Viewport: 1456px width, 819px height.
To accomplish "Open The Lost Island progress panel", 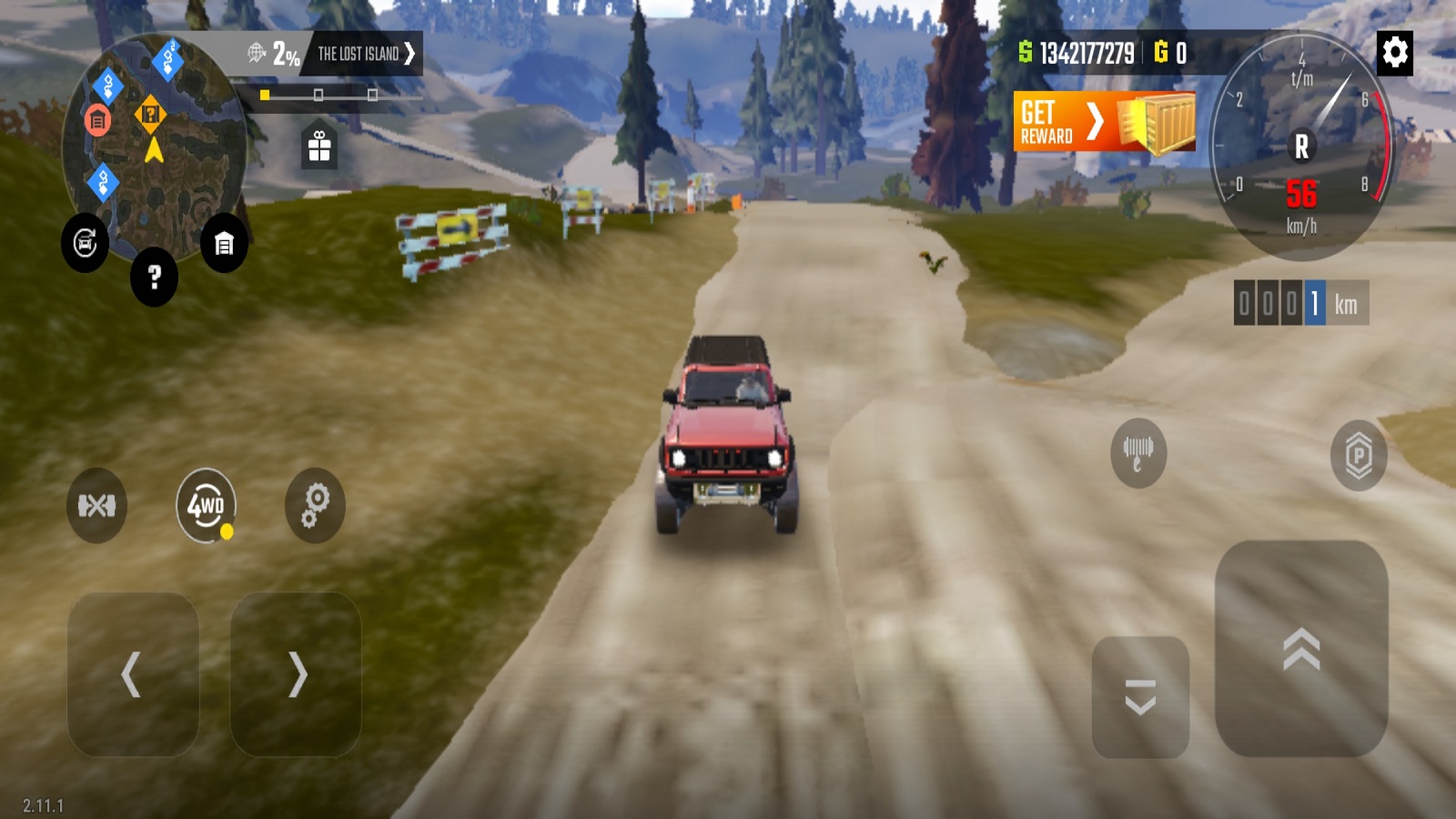I will pos(364,54).
